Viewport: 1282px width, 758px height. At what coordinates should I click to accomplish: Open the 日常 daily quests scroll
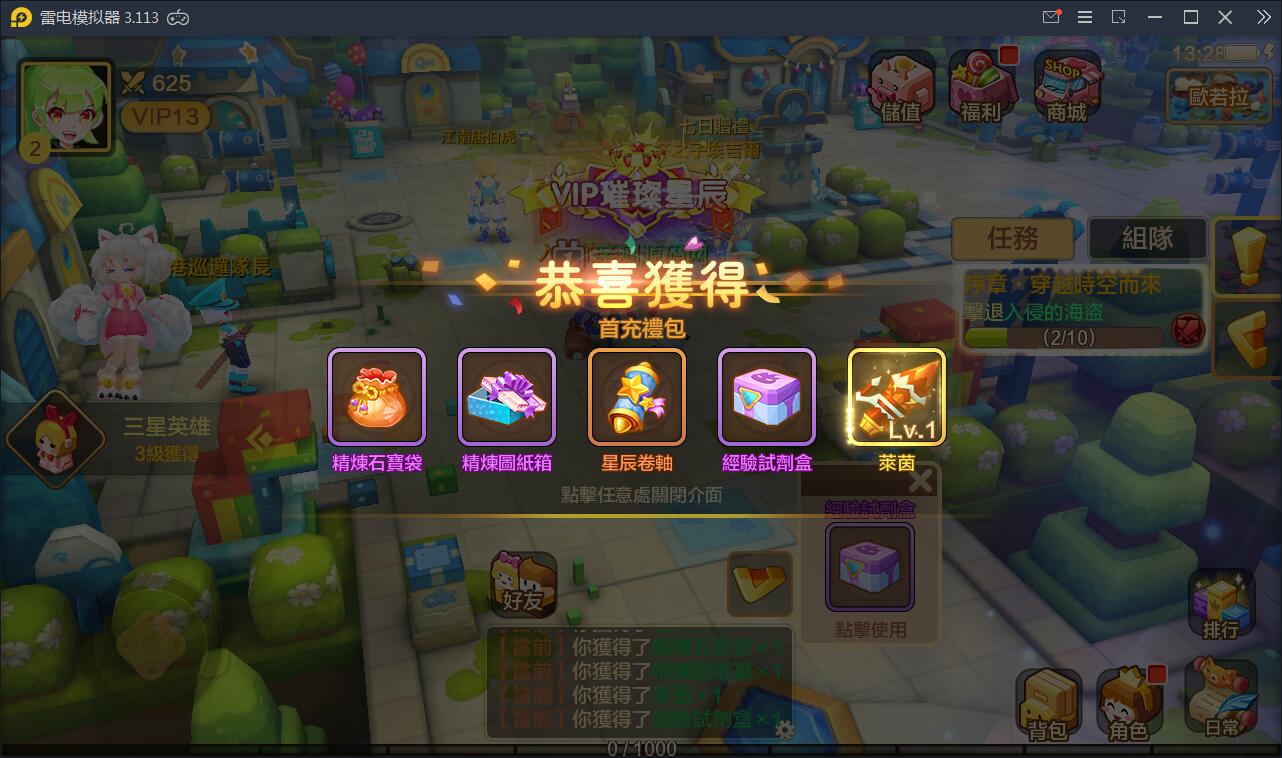click(1218, 700)
